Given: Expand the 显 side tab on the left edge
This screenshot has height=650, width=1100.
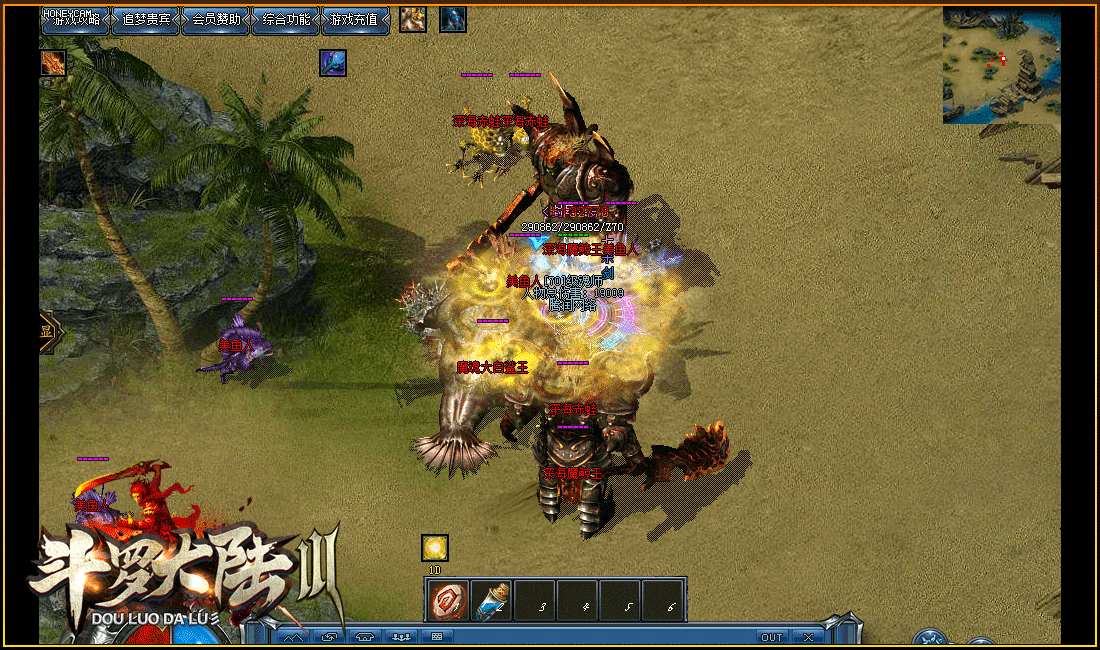Looking at the screenshot, I should tap(47, 333).
